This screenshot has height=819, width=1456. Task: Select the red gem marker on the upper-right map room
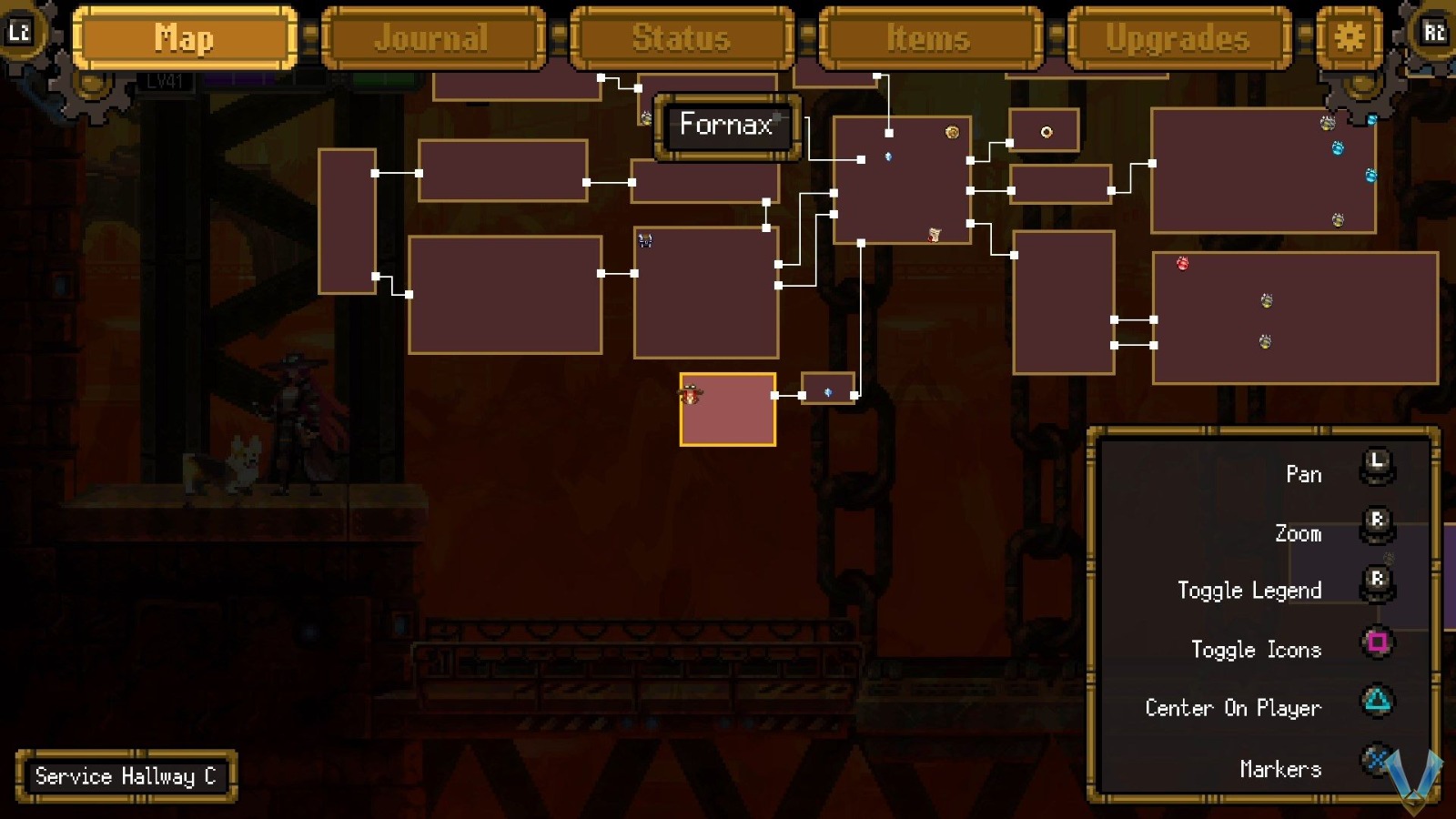point(1182,264)
